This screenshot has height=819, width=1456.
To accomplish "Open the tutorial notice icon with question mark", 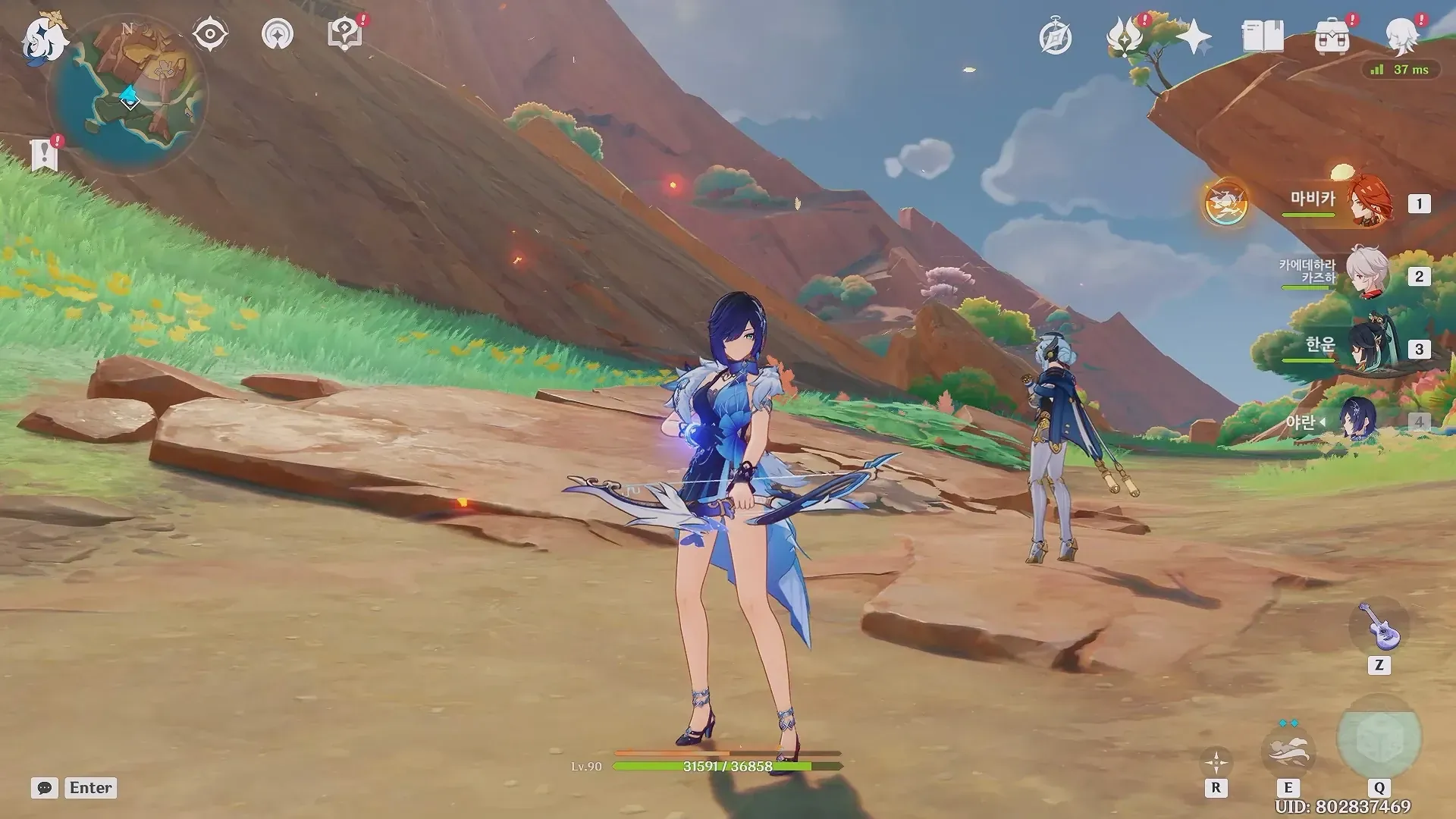I will click(x=344, y=35).
